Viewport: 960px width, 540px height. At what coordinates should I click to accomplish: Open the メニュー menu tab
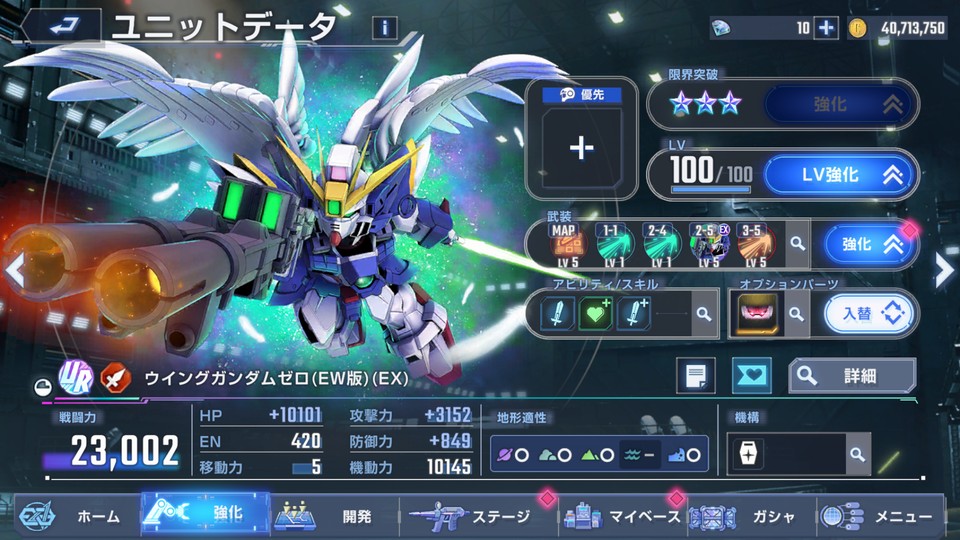[880, 516]
